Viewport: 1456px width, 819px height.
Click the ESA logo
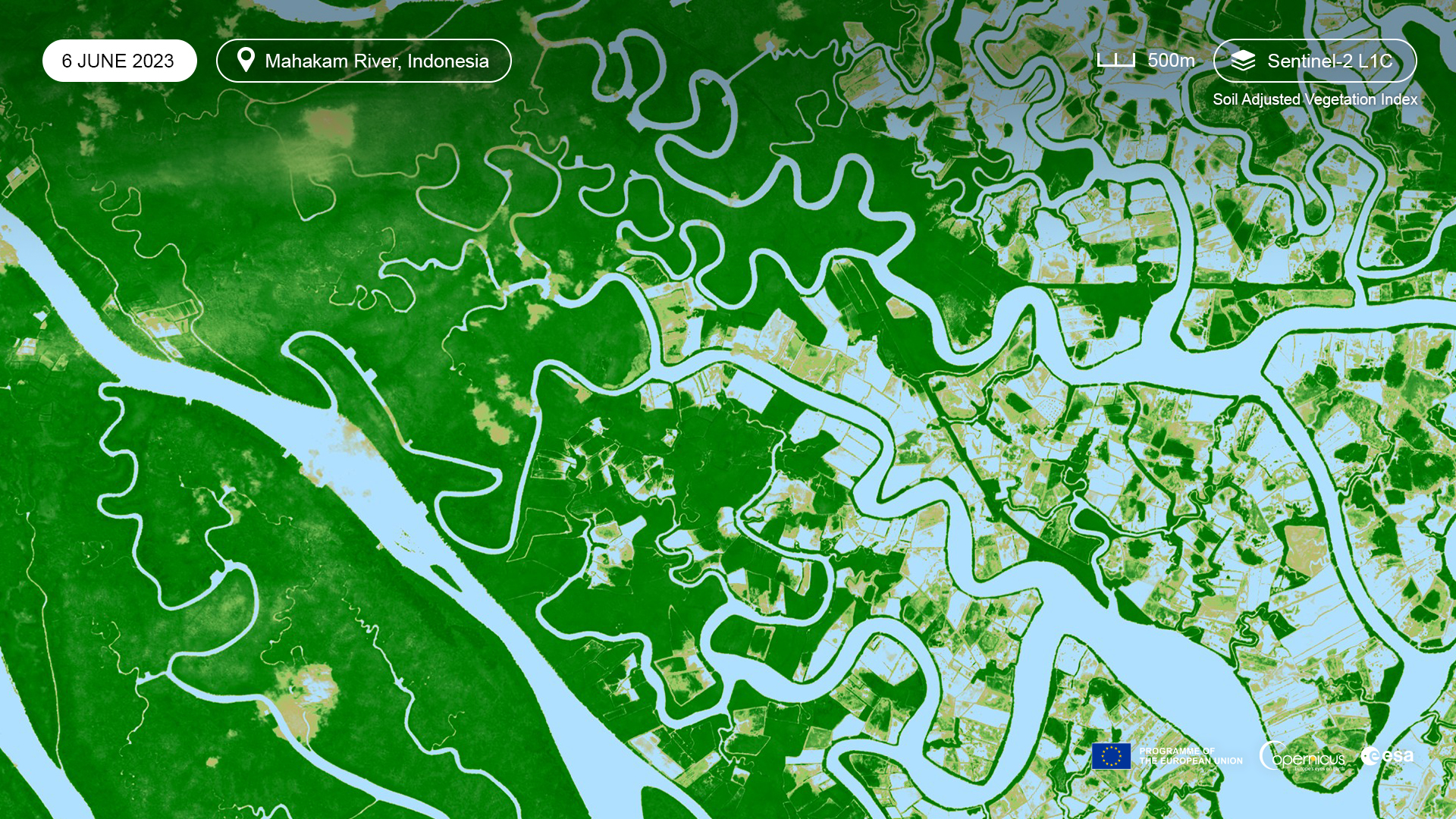[x=1387, y=756]
